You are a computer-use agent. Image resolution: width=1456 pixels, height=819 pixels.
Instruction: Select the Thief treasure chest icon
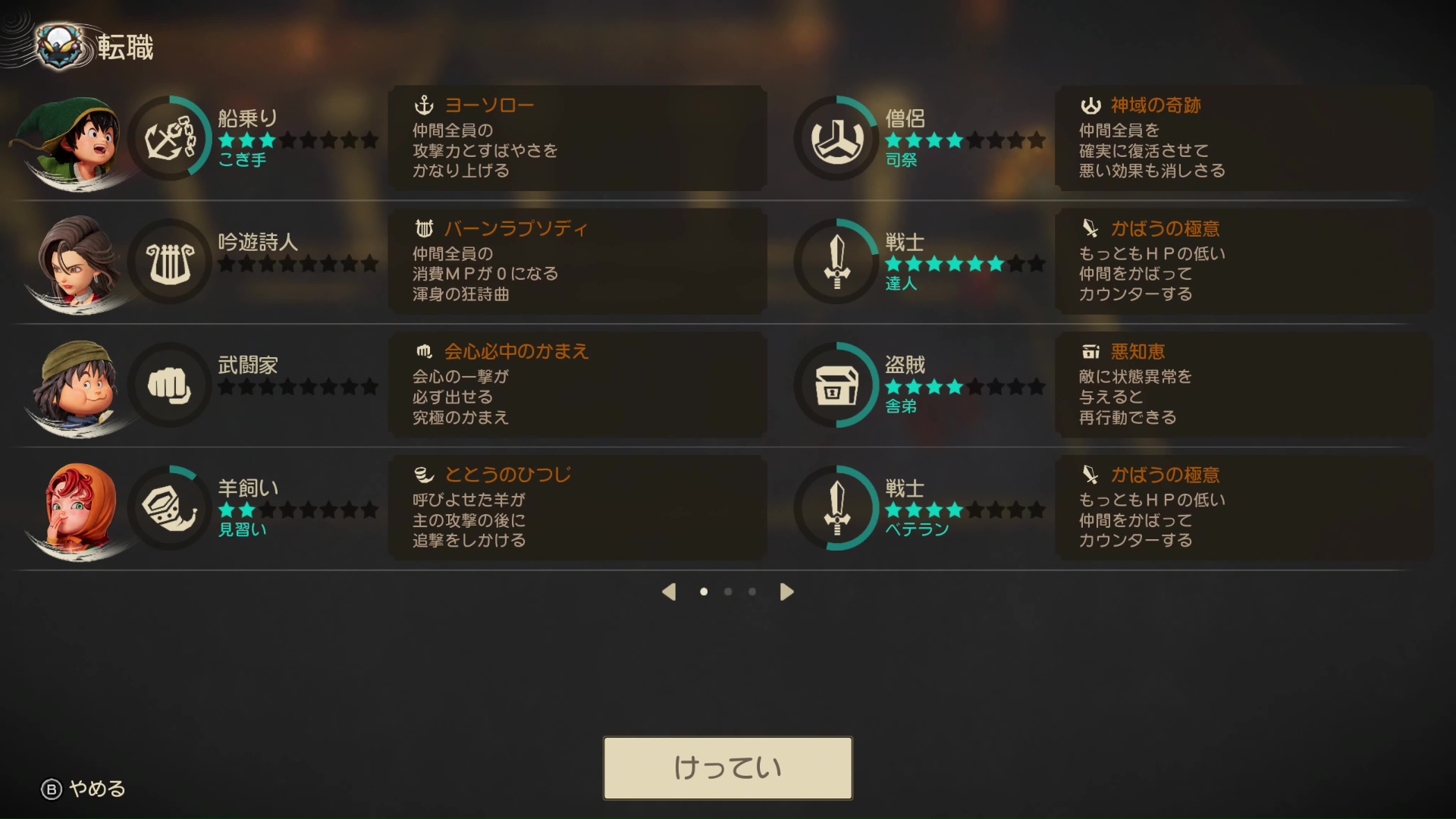click(836, 384)
